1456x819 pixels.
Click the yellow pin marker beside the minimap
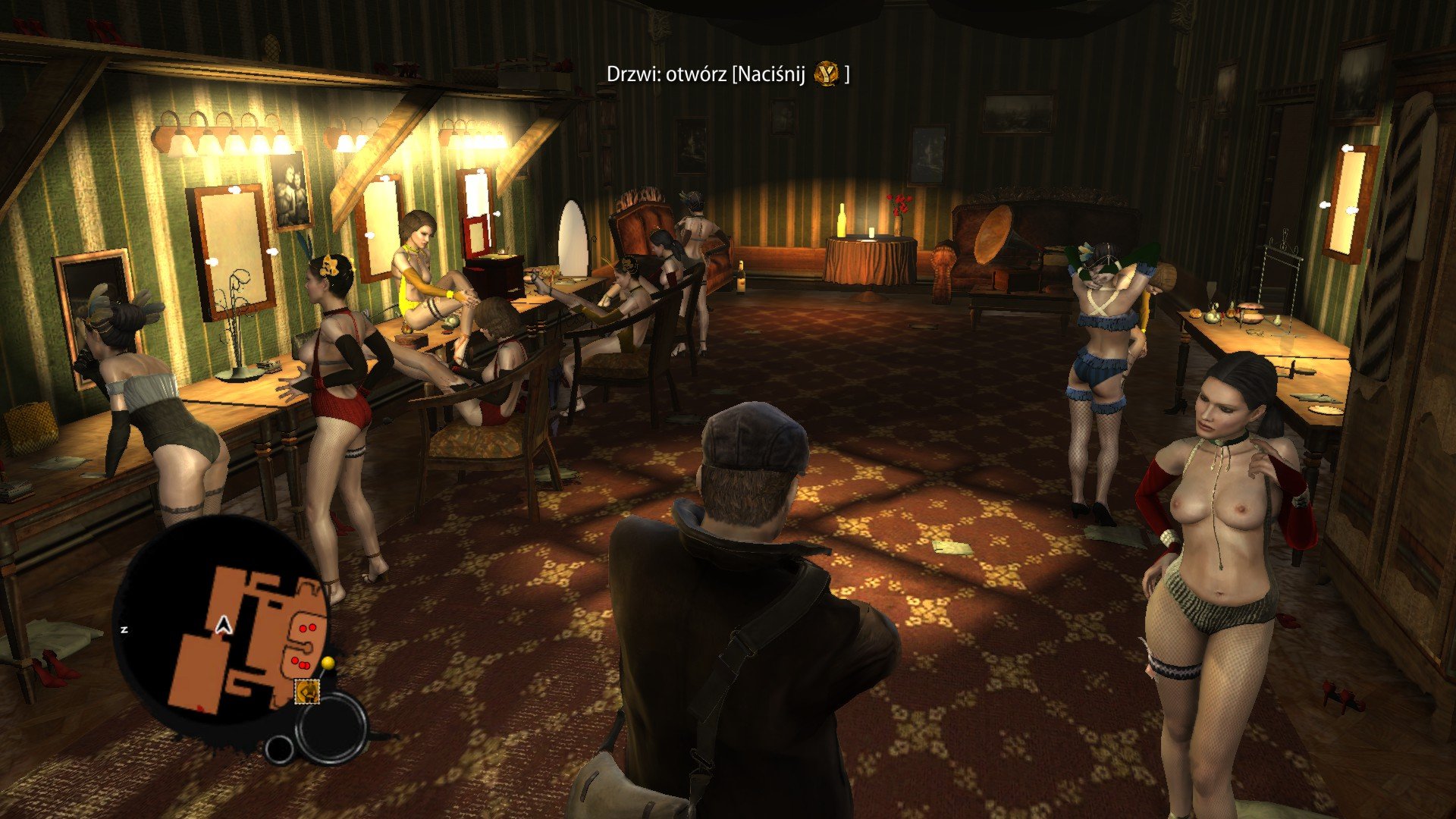(x=328, y=664)
